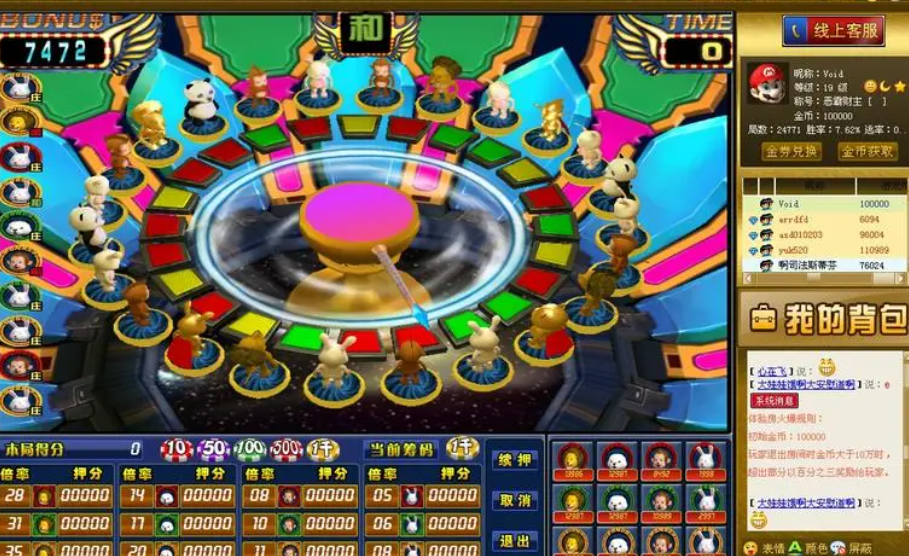Click the 续押 repeat bet button
The height and width of the screenshot is (556, 909).
(515, 461)
